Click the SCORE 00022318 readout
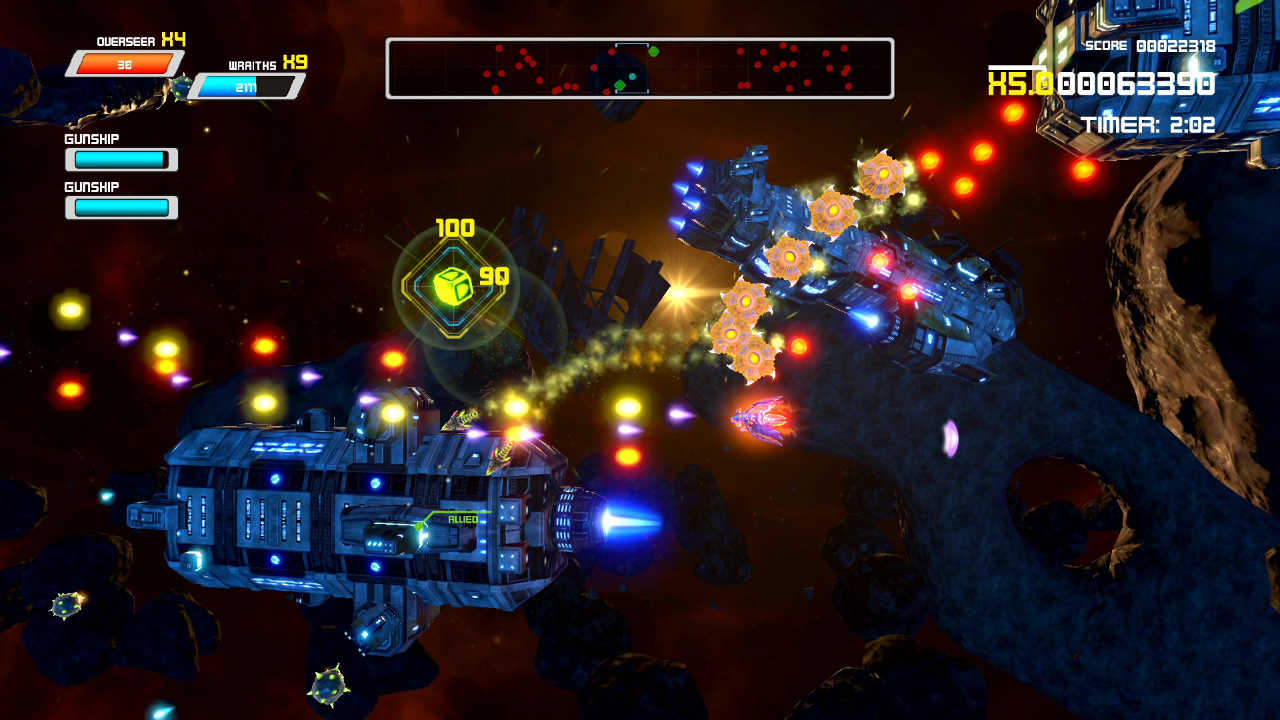The height and width of the screenshot is (720, 1280). tap(1150, 44)
